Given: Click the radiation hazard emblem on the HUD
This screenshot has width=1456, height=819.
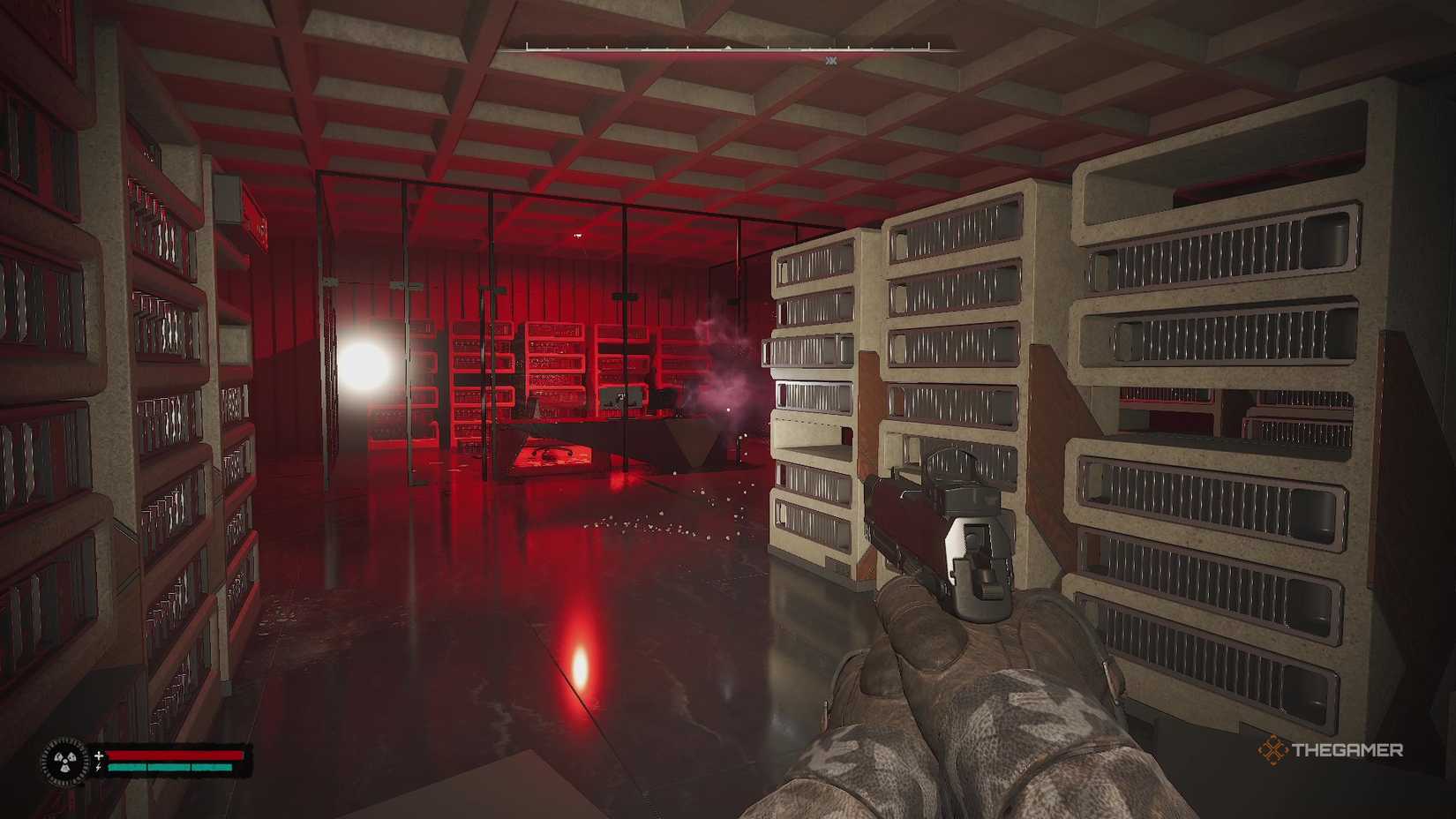Looking at the screenshot, I should coord(64,760).
